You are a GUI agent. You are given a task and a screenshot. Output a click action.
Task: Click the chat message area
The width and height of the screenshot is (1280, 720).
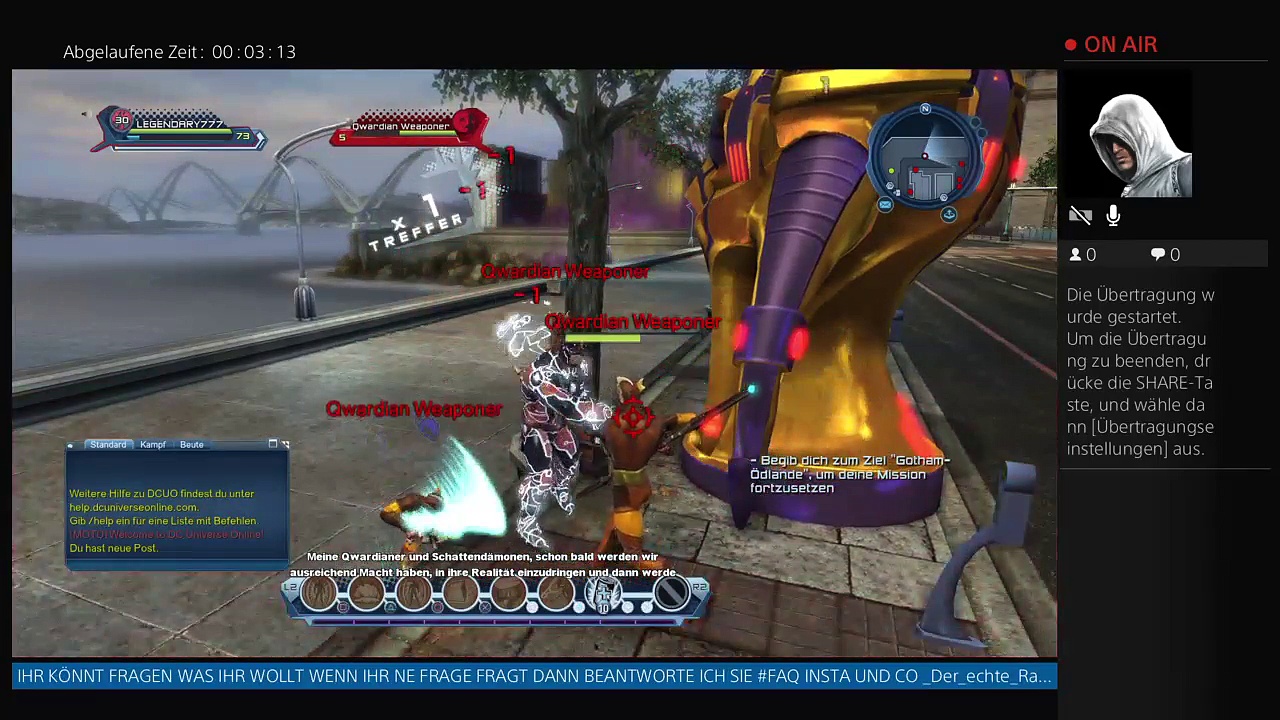click(176, 520)
